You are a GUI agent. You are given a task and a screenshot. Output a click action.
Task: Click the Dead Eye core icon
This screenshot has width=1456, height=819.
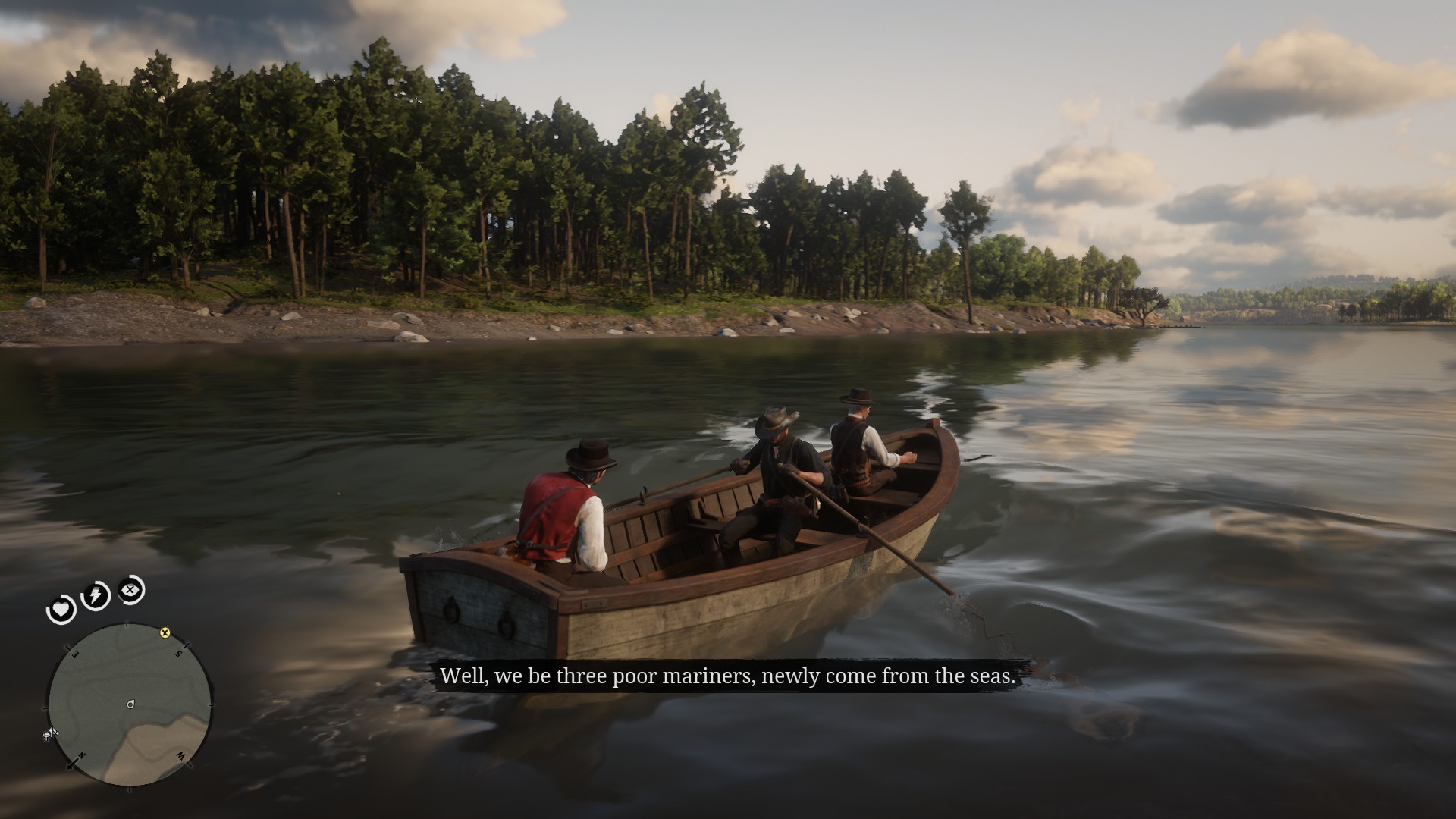(x=128, y=590)
